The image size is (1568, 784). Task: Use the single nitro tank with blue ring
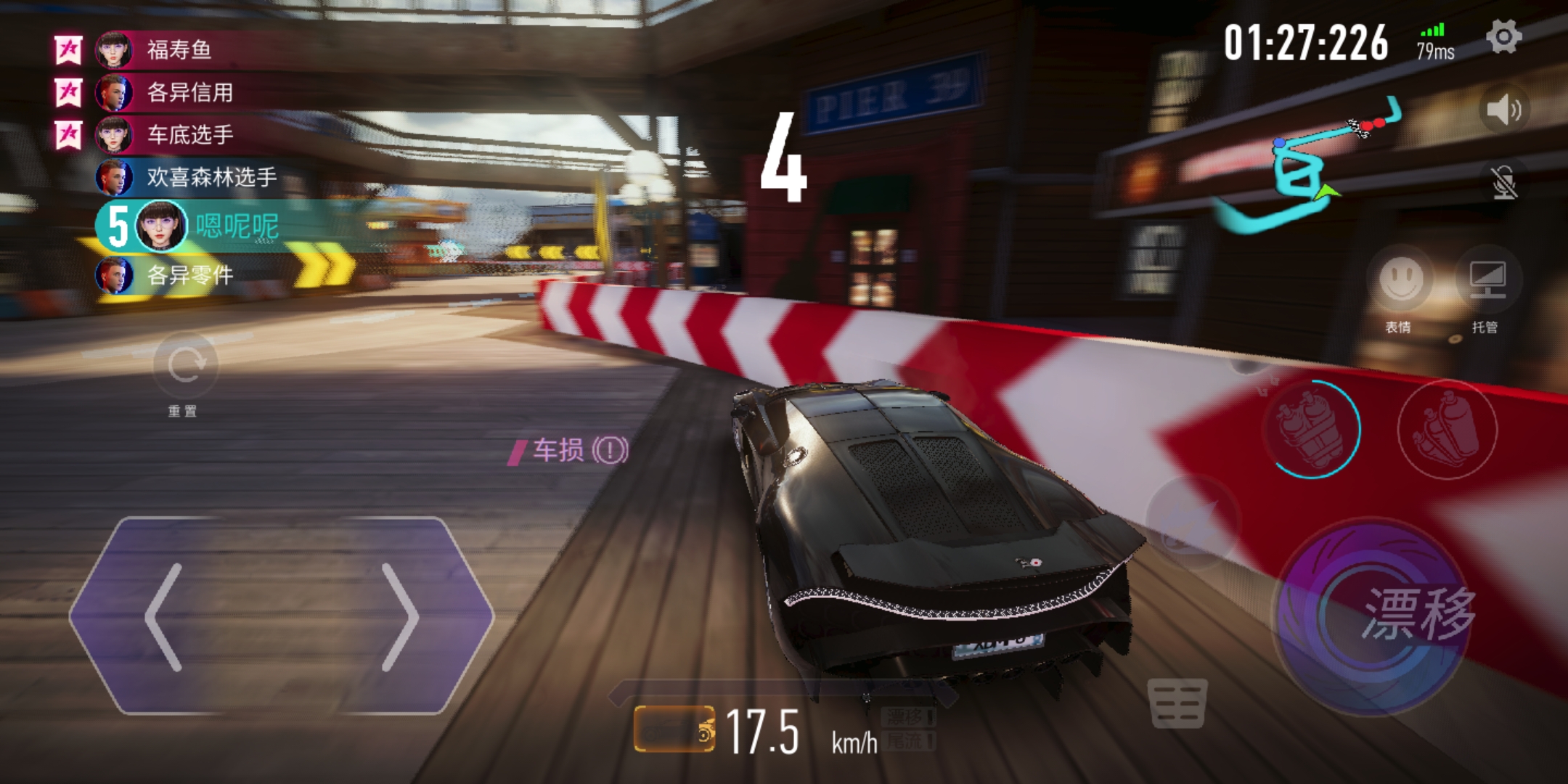pos(1312,429)
